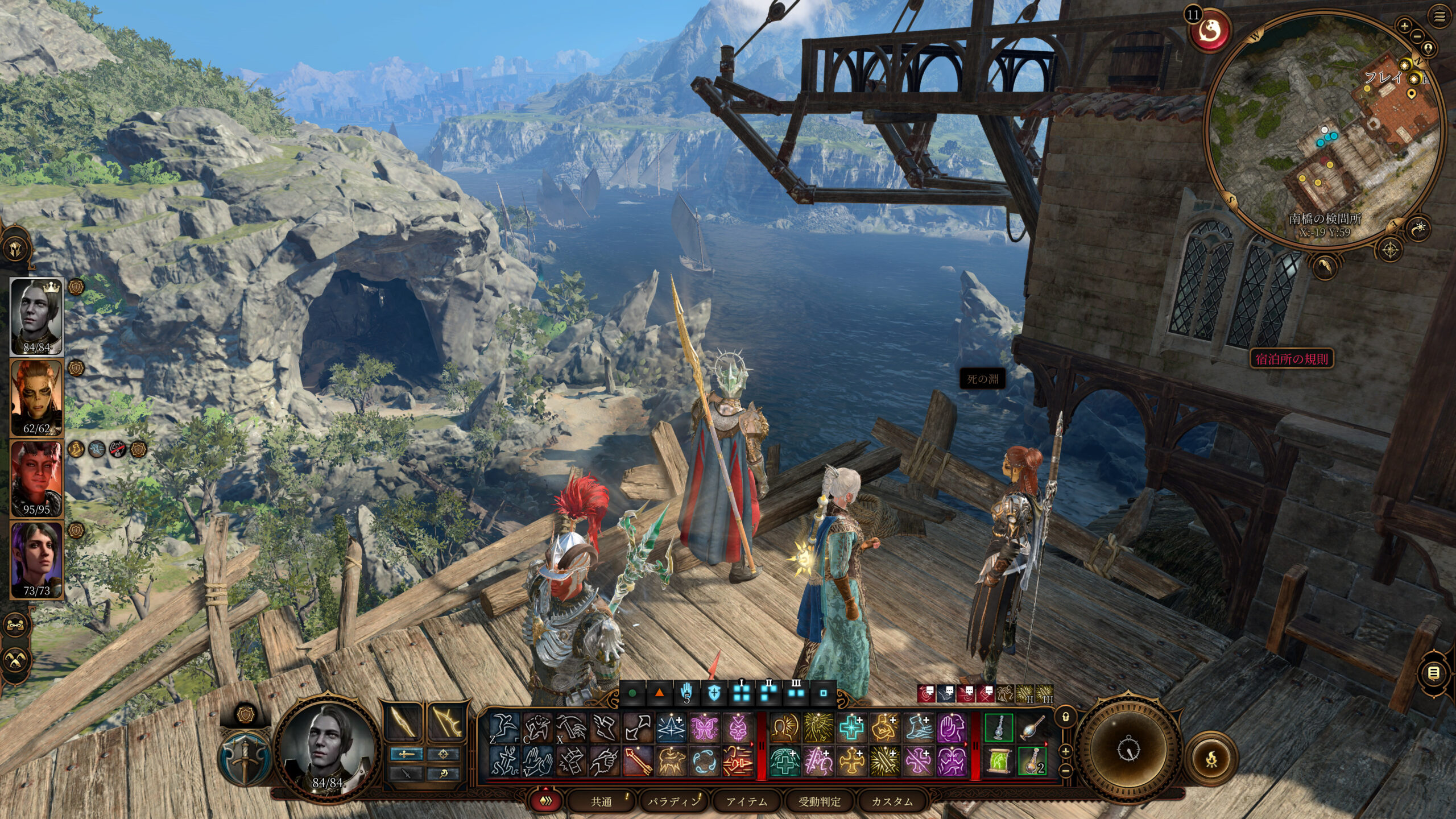Toggle the hotbar lock button

click(1066, 717)
